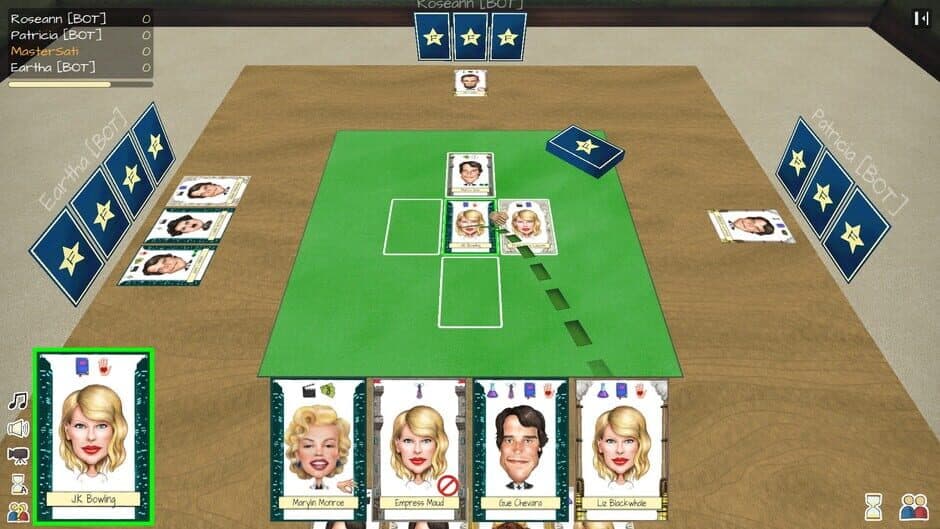Screen dimensions: 940x529
Task: Toggle the music note icon
Action: coord(18,401)
